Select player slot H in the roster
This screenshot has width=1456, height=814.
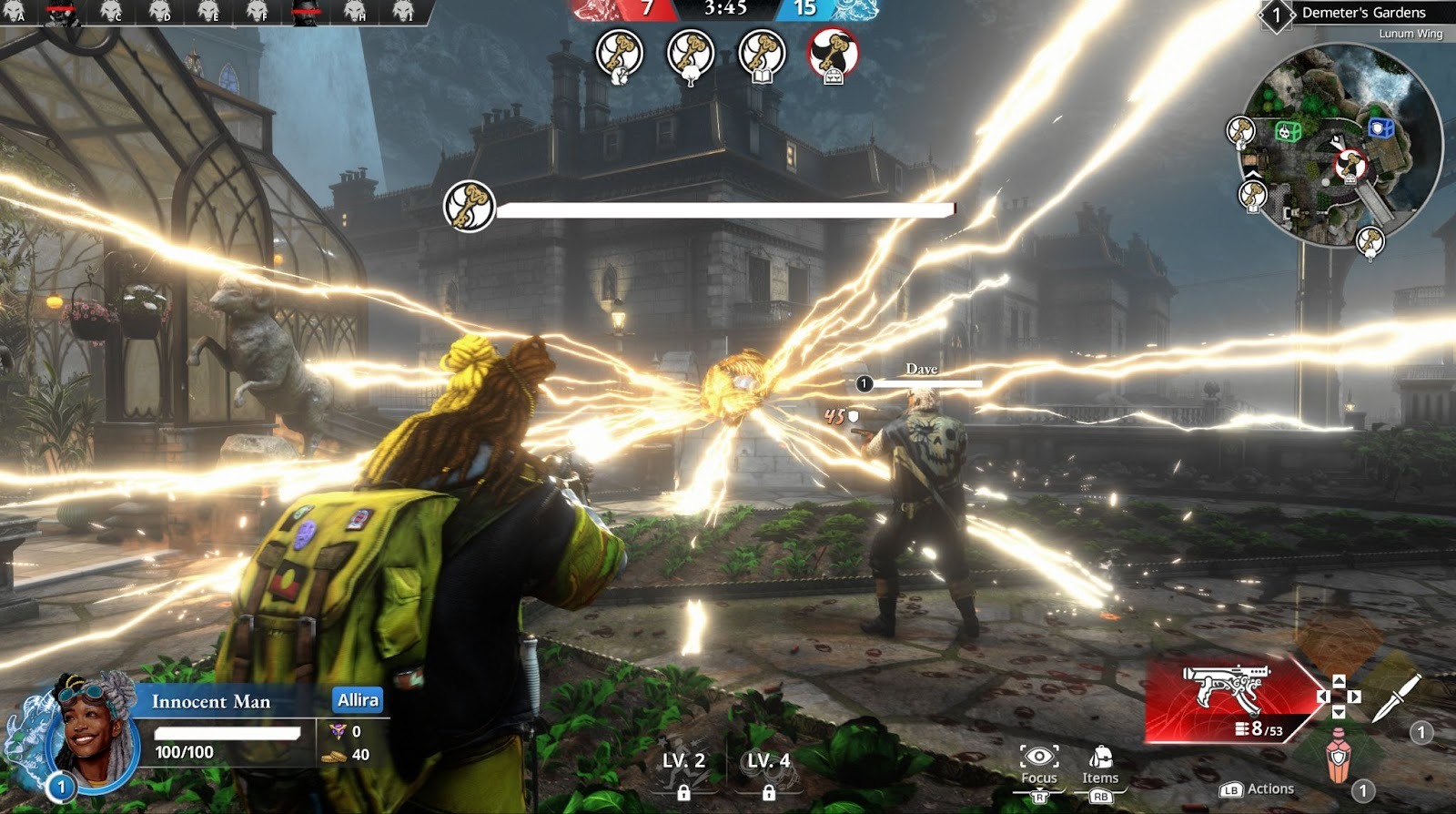tap(355, 12)
